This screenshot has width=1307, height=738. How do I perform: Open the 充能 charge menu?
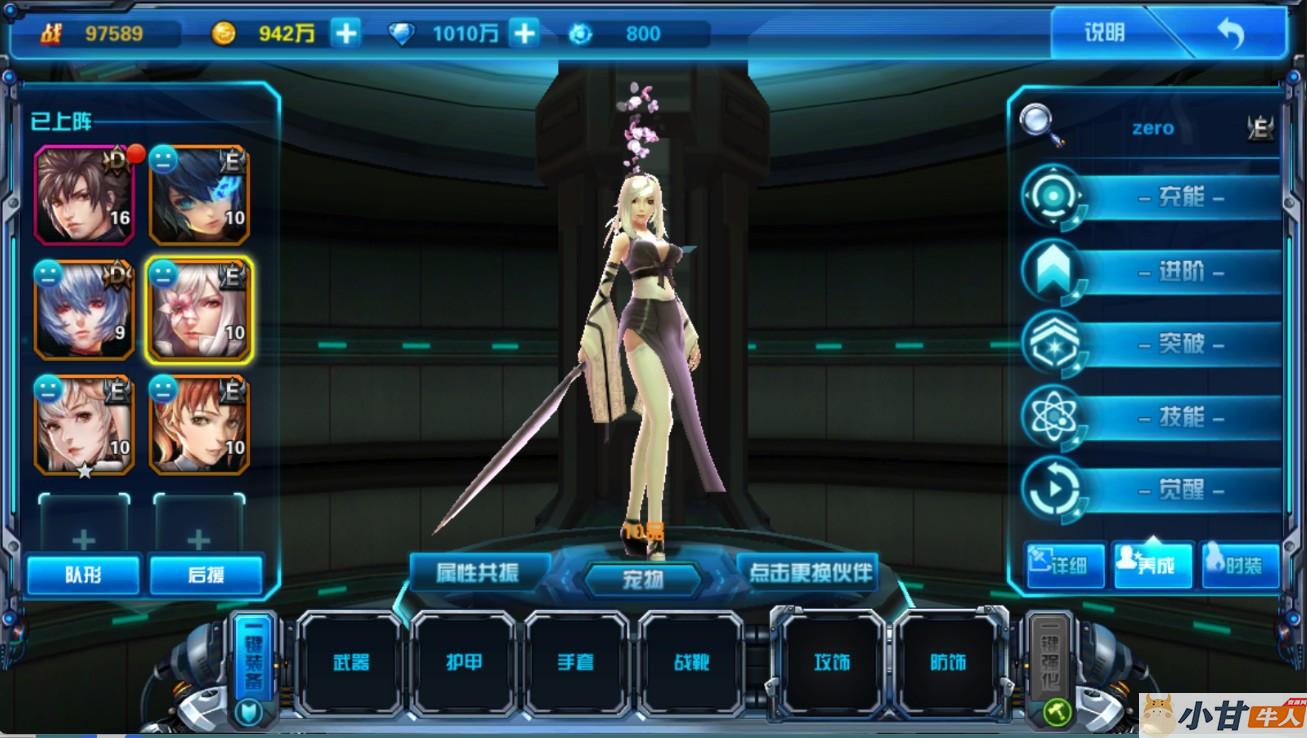point(1180,197)
